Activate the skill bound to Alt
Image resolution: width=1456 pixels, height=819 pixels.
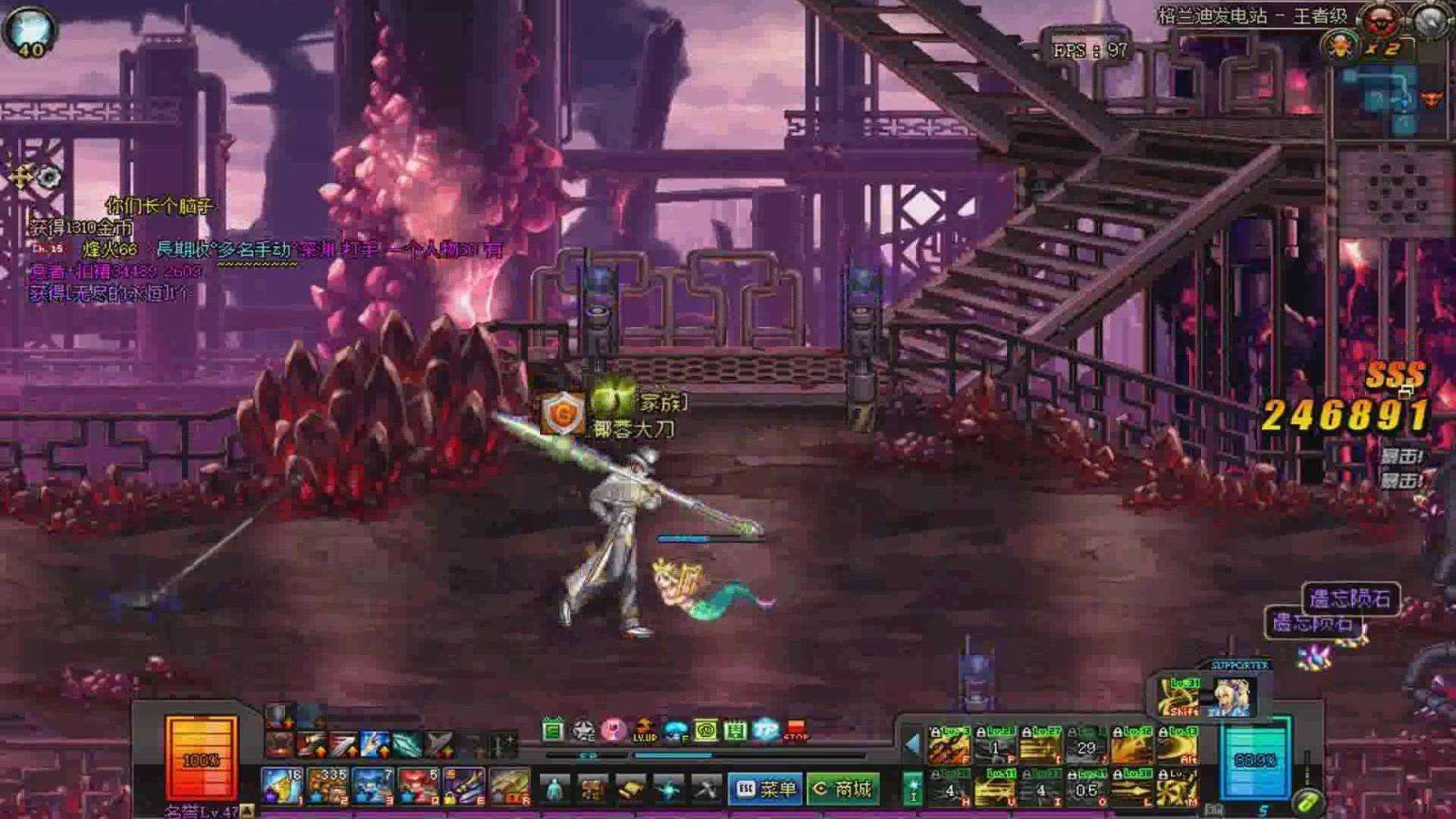point(1178,747)
